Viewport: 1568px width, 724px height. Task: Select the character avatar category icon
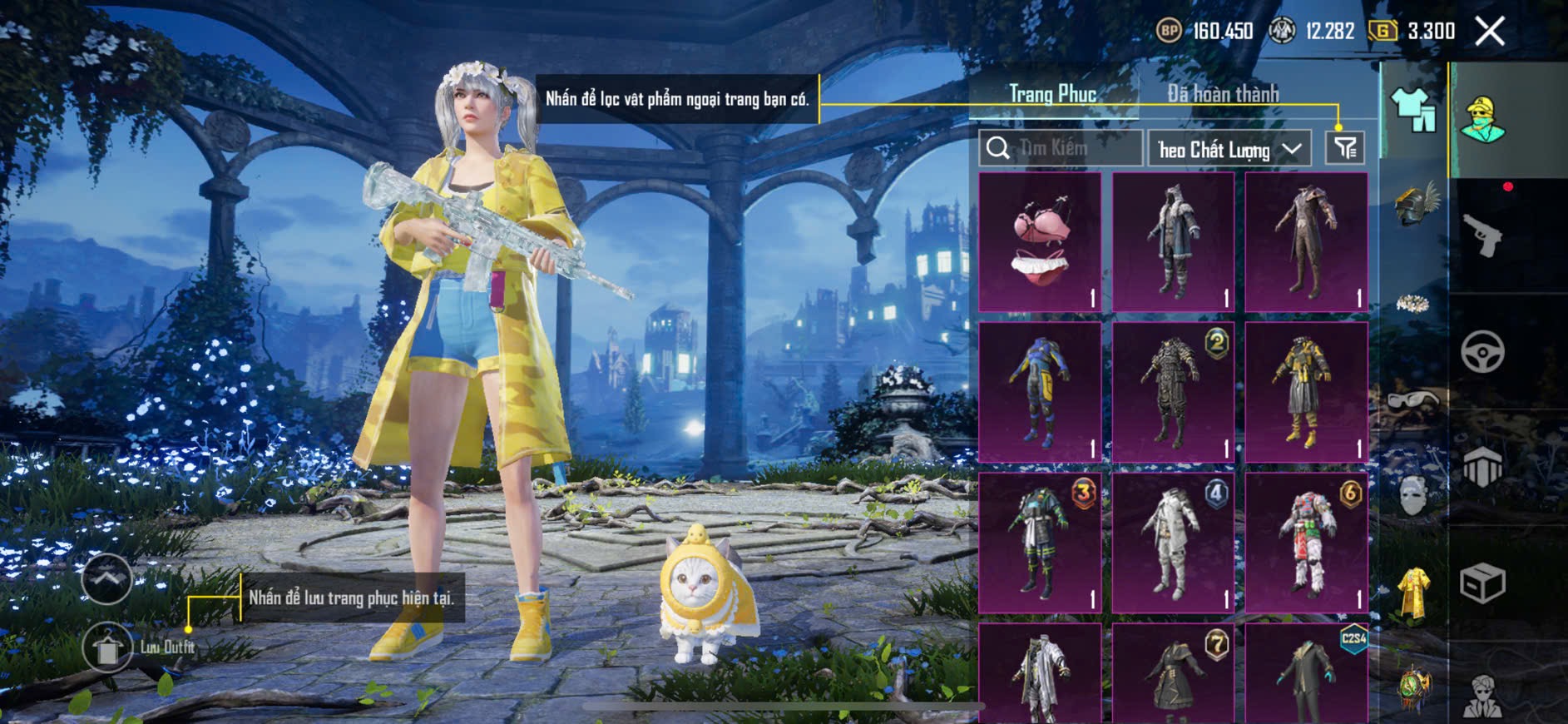(x=1482, y=119)
